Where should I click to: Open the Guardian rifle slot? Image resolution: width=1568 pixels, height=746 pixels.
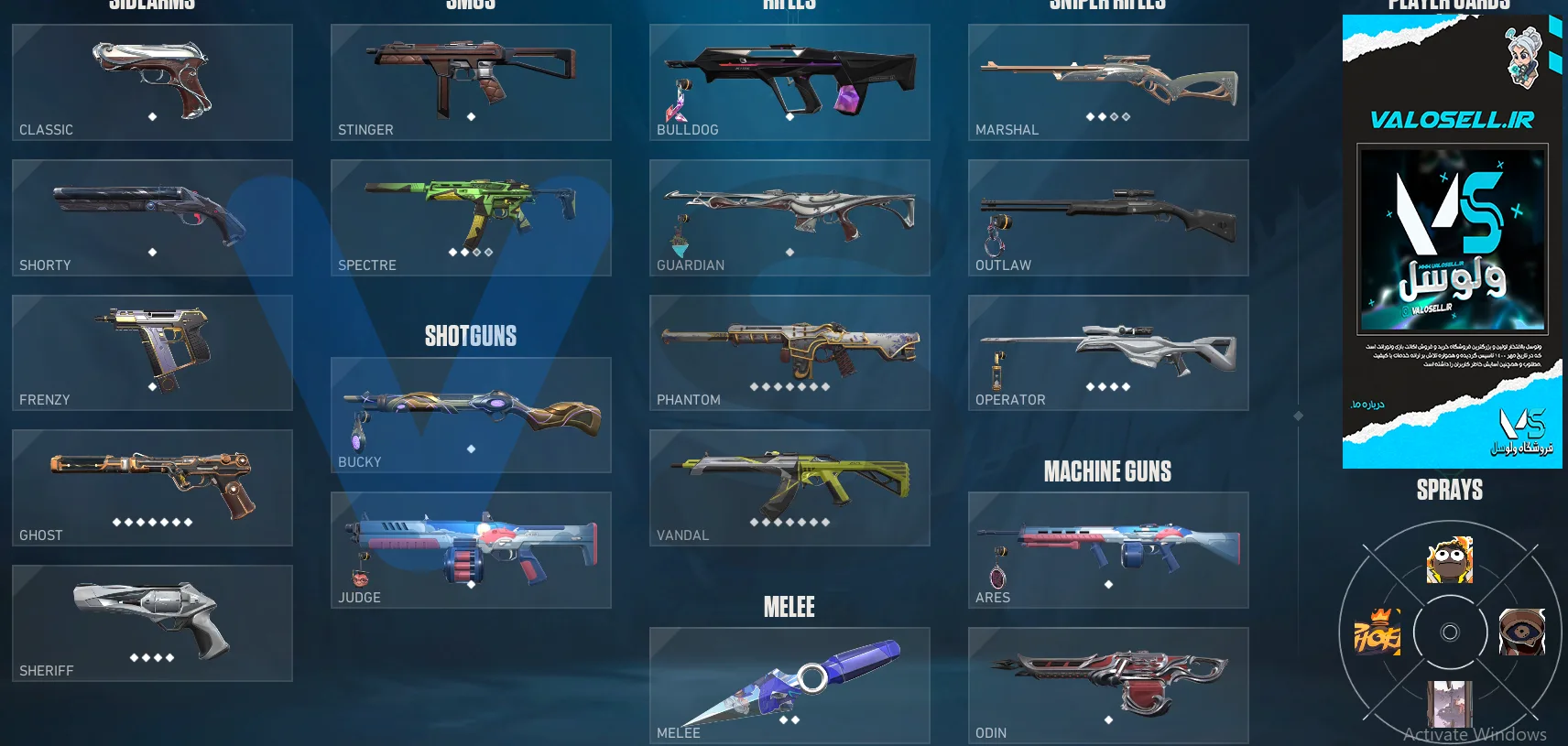point(789,218)
